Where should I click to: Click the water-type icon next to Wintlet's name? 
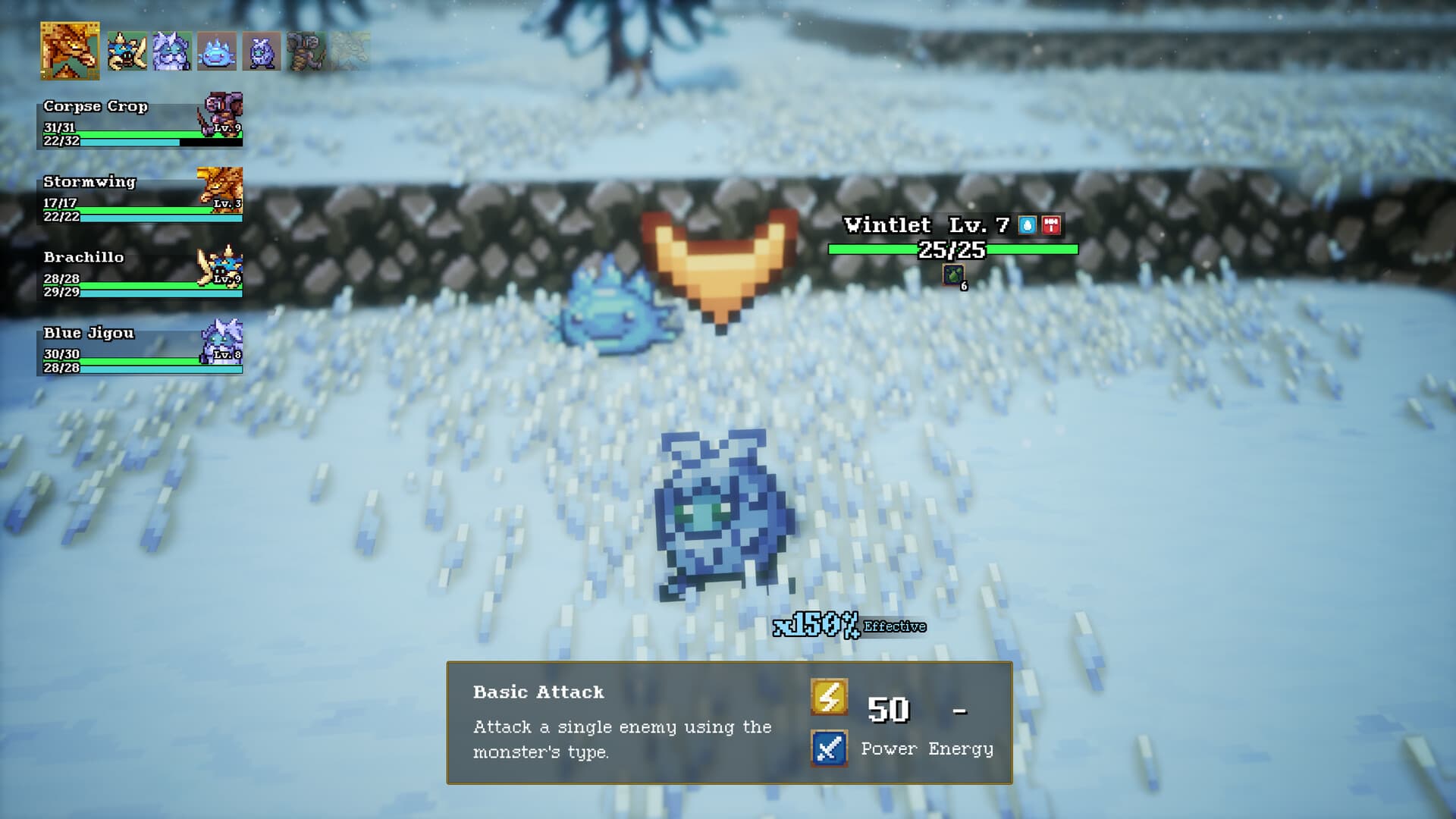pyautogui.click(x=1028, y=225)
